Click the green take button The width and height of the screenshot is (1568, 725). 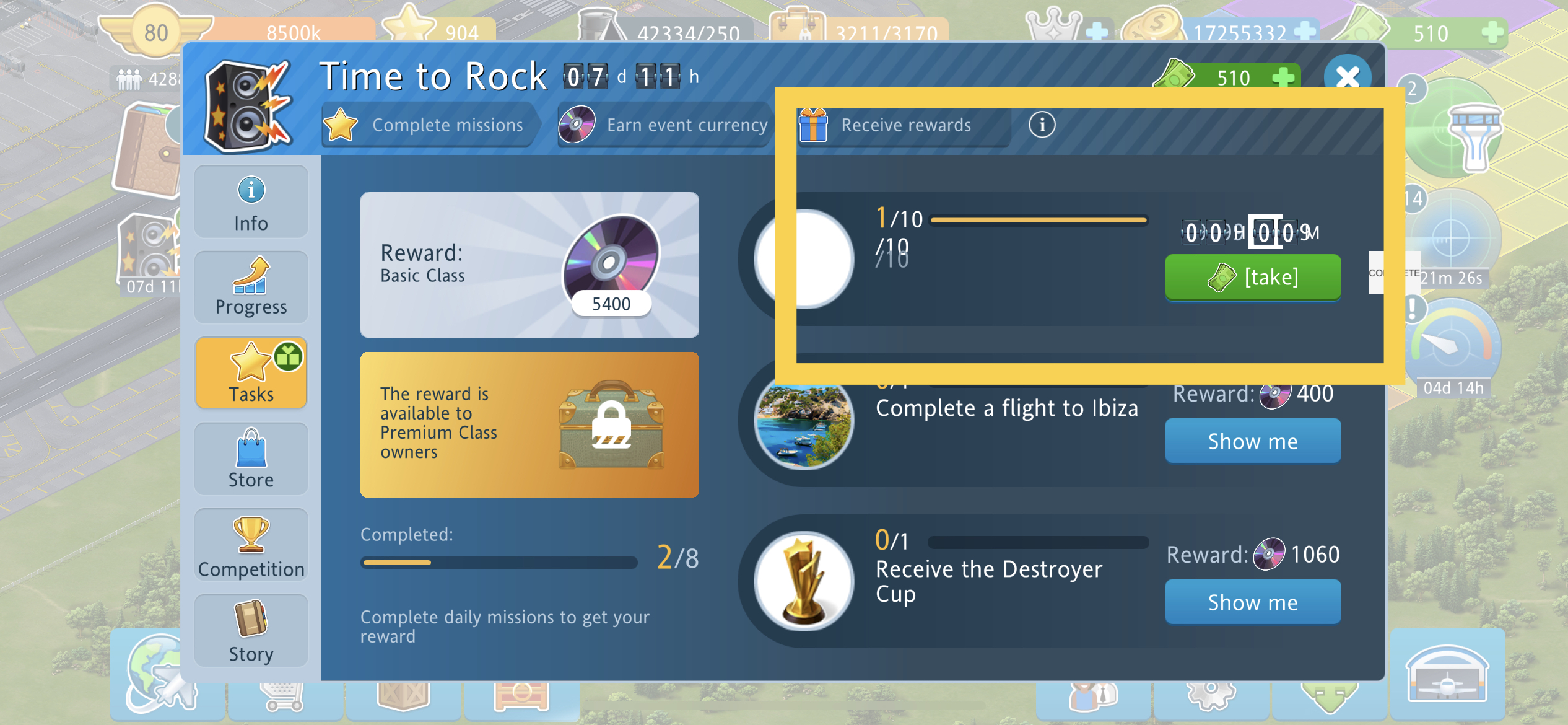tap(1252, 277)
